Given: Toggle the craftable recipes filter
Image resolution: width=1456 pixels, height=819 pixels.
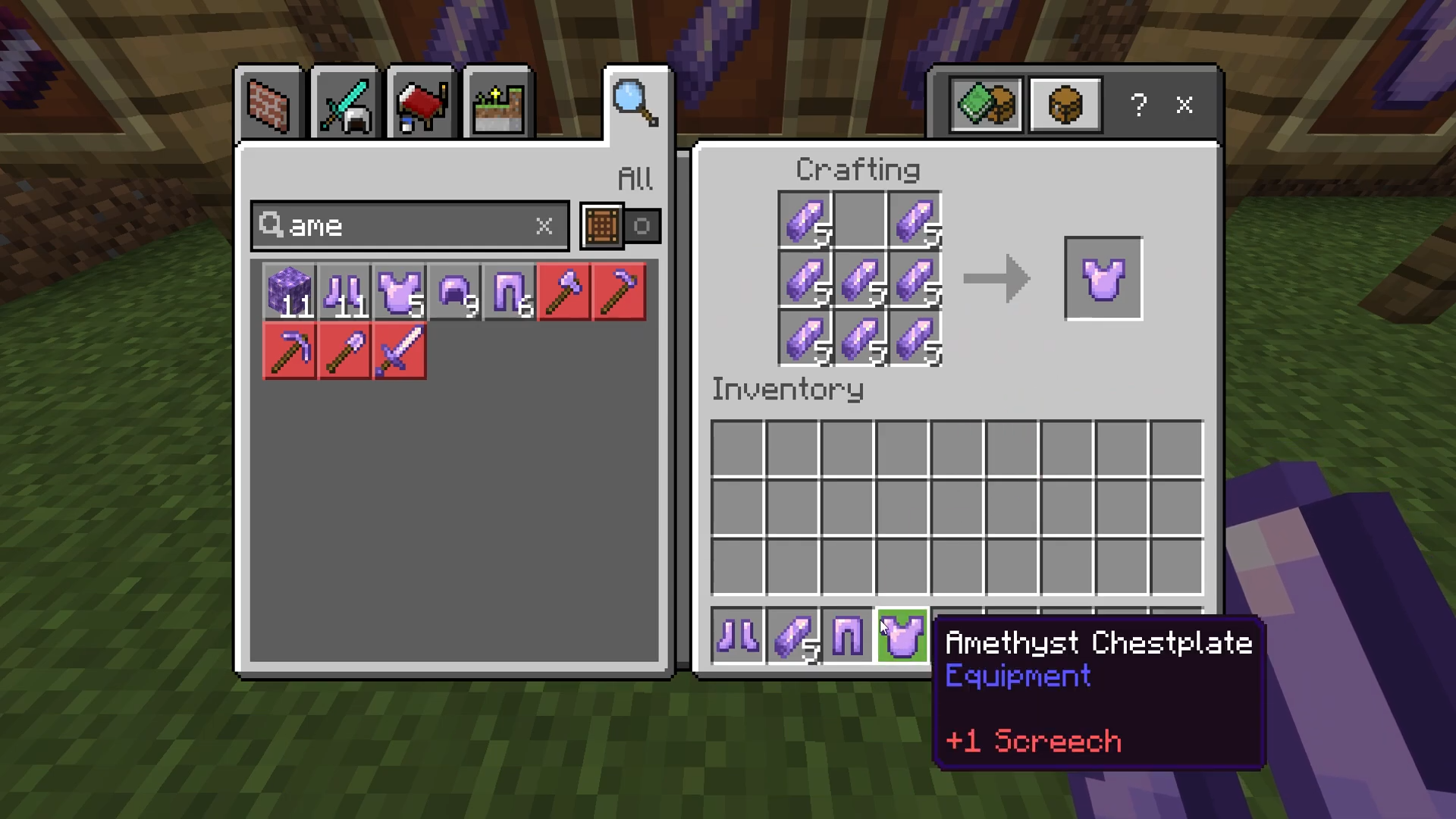Looking at the screenshot, I should (620, 226).
